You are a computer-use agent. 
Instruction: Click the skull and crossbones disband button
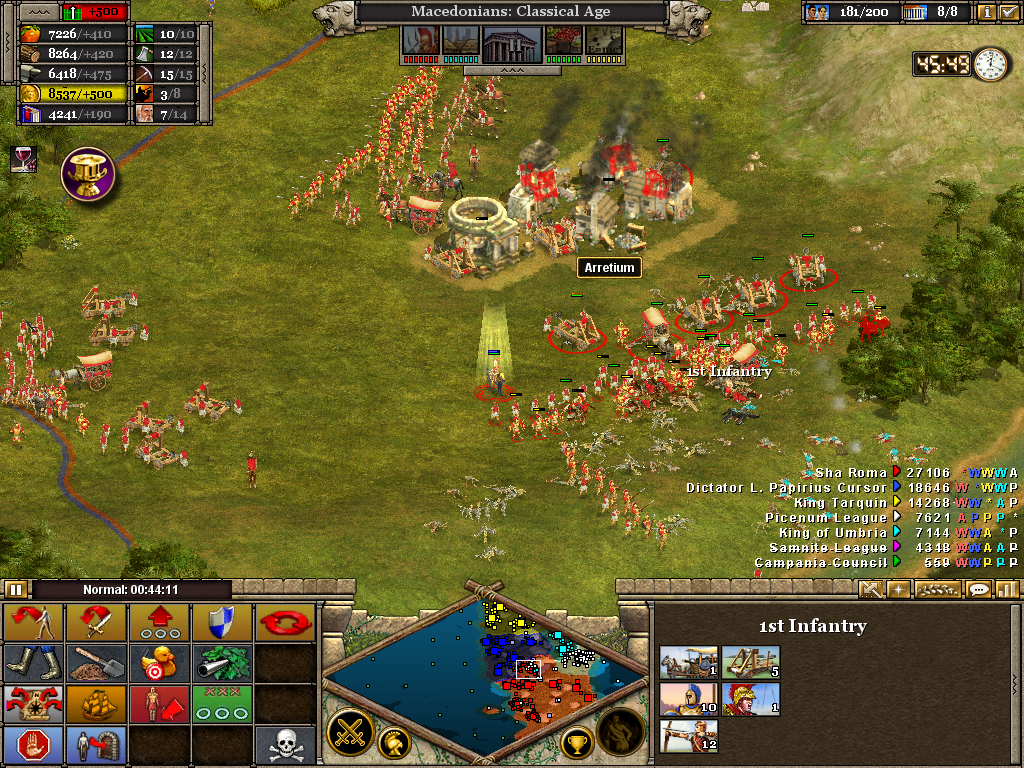coord(284,744)
